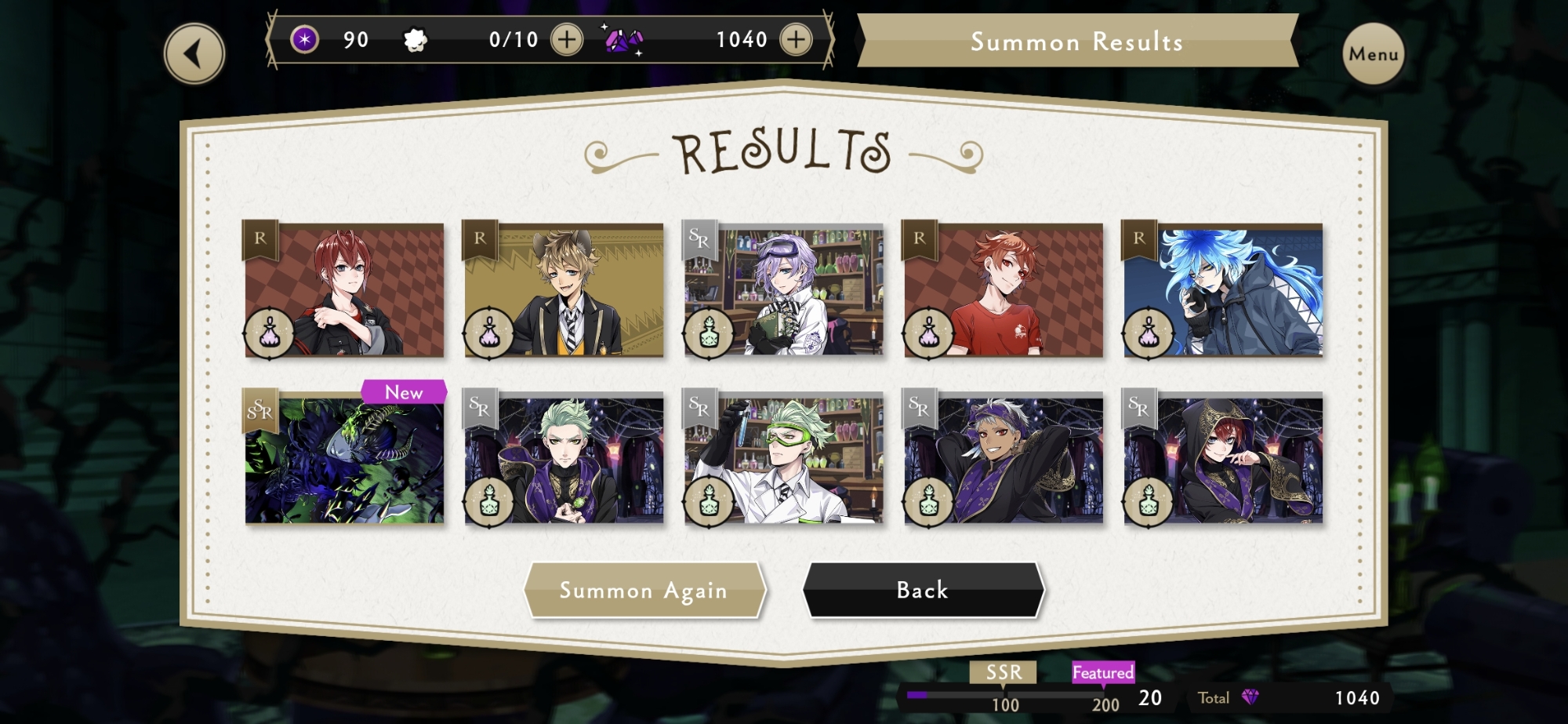Click the Summon Again button
Viewport: 1568px width, 724px height.
coord(644,590)
